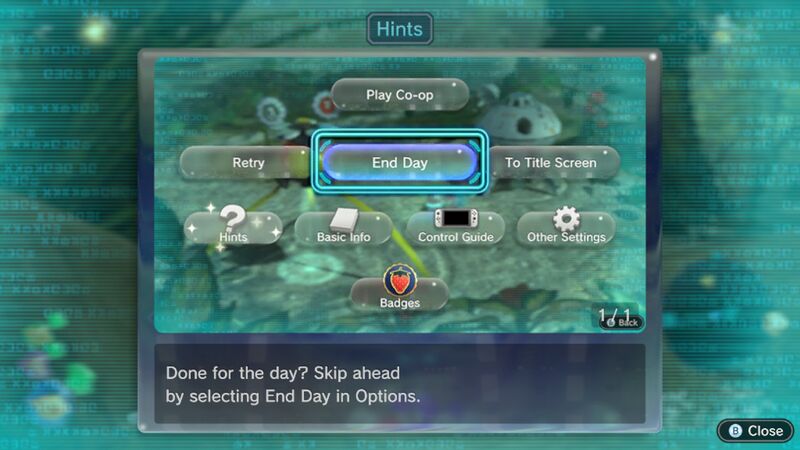Choose Retry from the menu
The width and height of the screenshot is (800, 450).
click(x=247, y=162)
